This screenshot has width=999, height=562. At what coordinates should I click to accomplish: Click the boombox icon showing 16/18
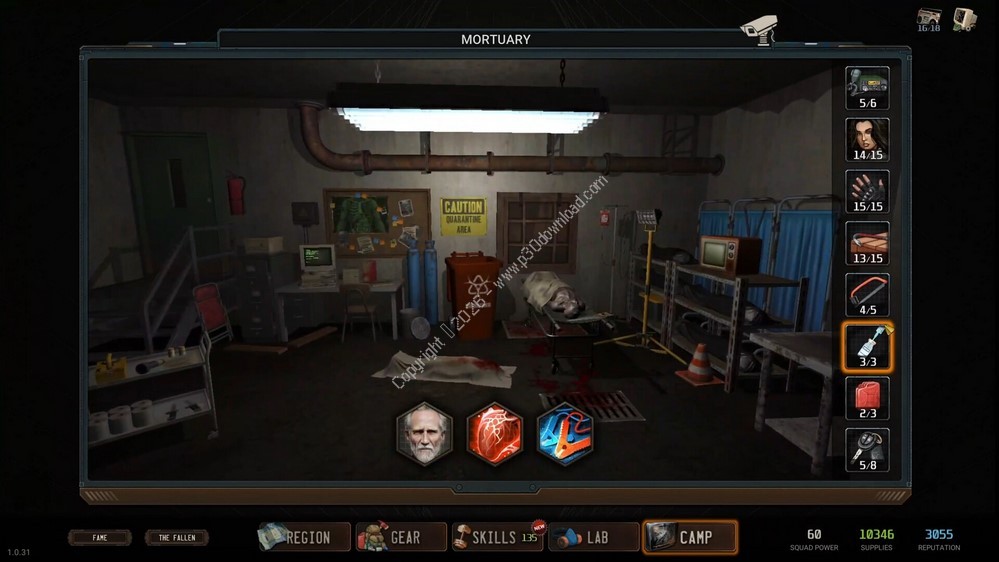tap(928, 19)
